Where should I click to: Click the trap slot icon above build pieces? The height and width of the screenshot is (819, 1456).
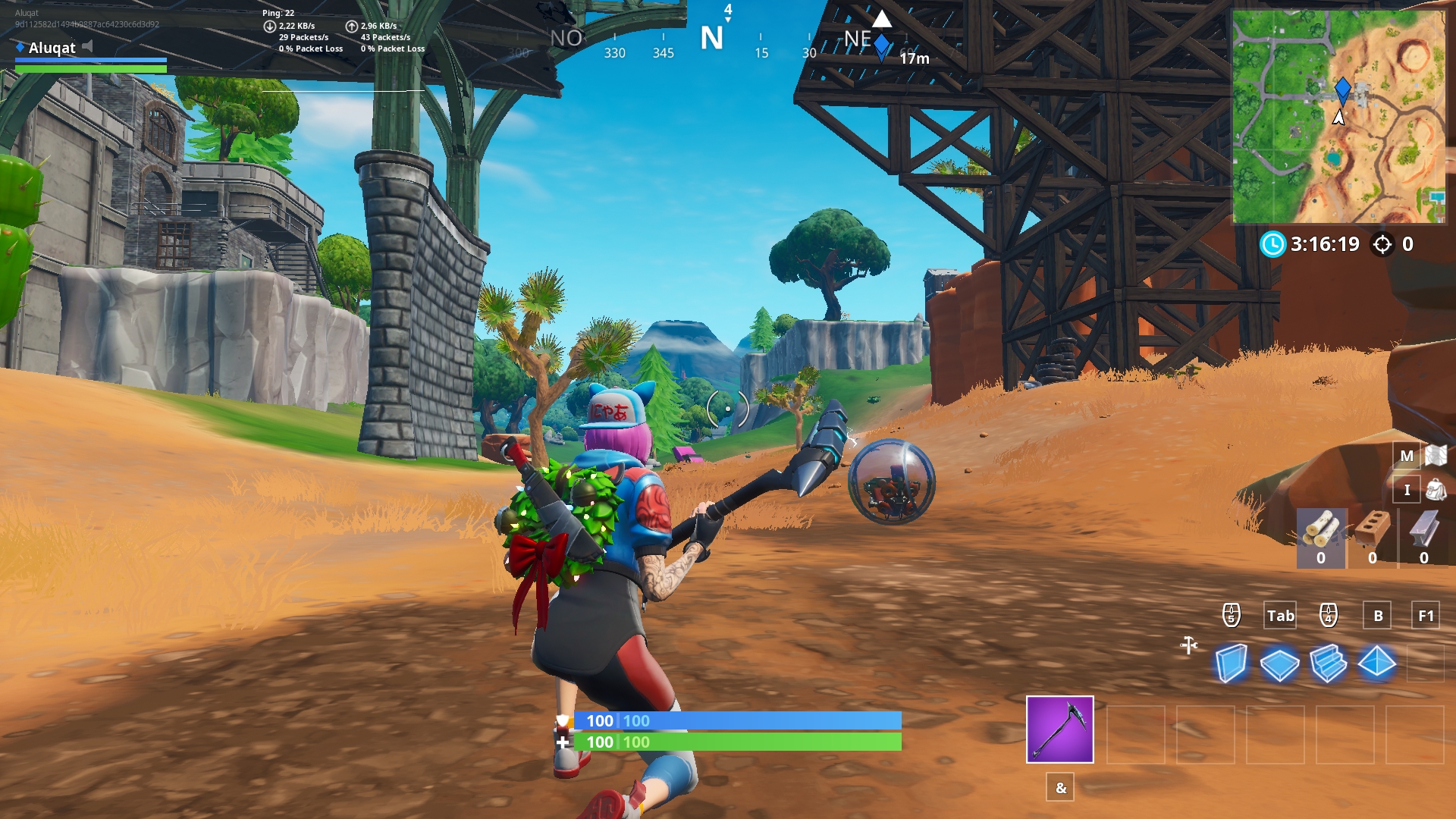pos(1188,645)
